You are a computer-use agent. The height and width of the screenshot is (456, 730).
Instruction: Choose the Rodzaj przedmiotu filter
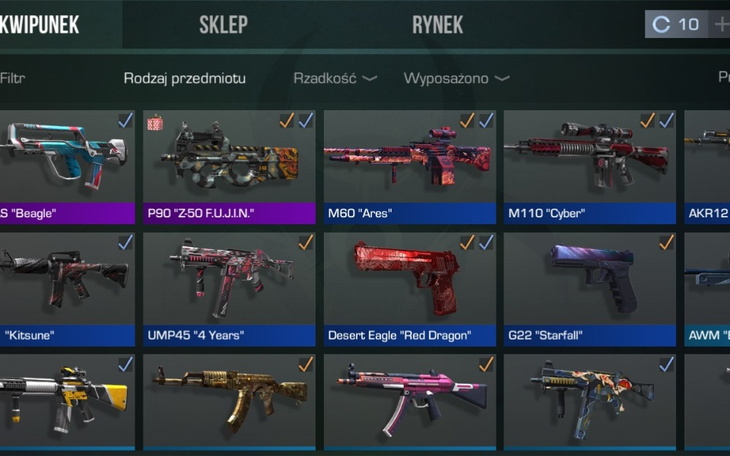[184, 78]
